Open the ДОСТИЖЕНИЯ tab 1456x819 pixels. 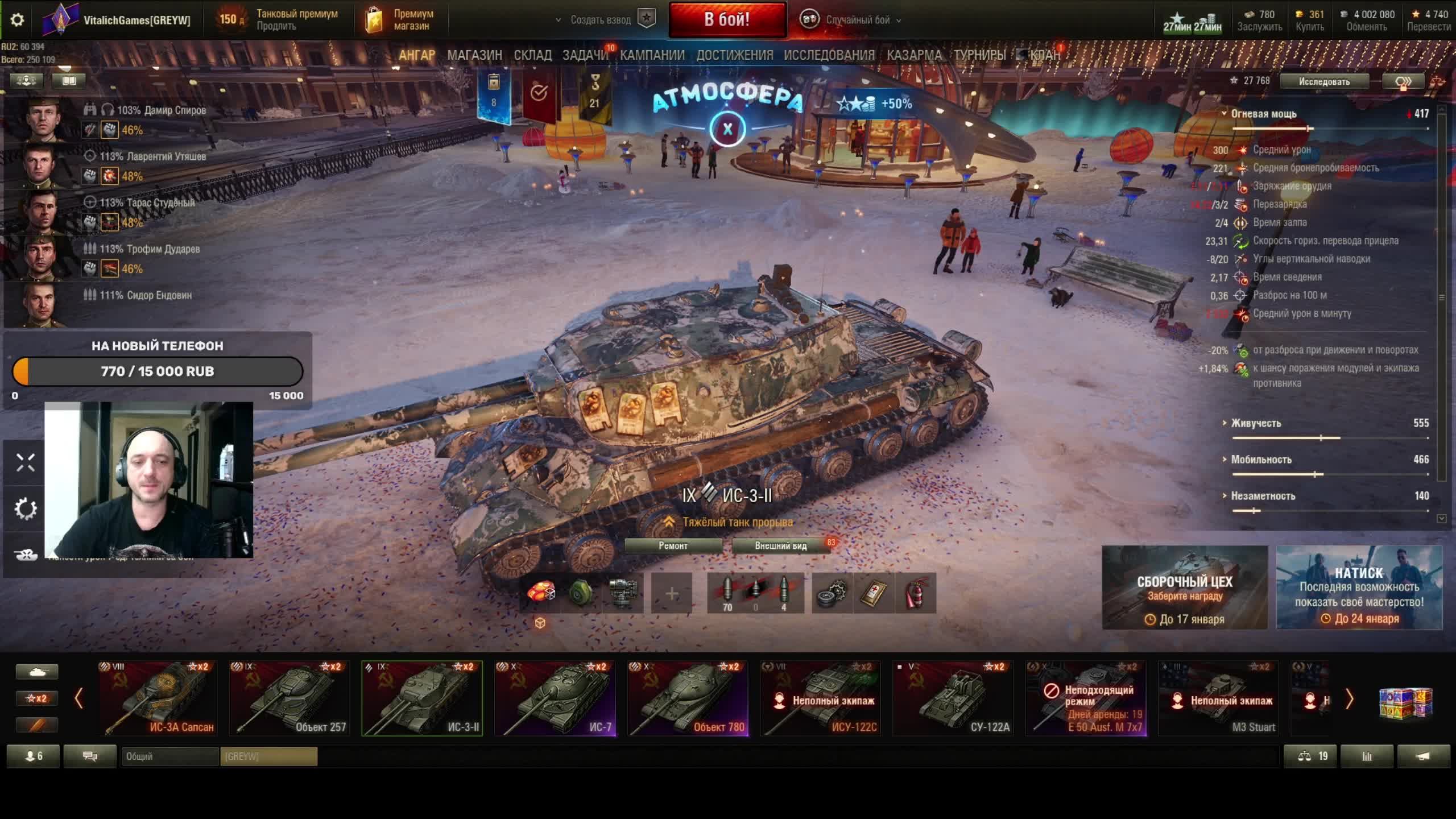click(x=734, y=55)
